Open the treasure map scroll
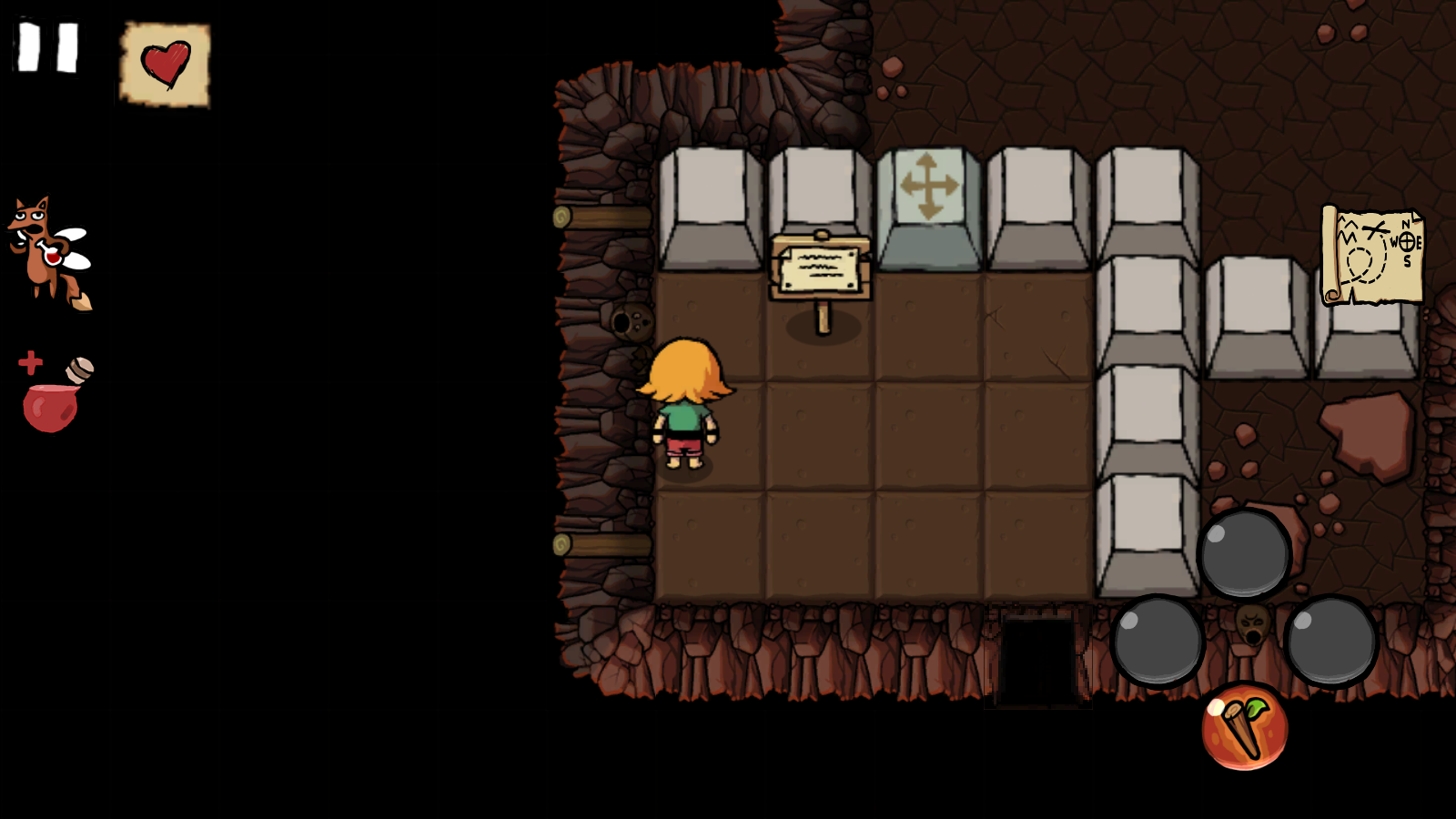This screenshot has width=1456, height=819. coord(1371,257)
